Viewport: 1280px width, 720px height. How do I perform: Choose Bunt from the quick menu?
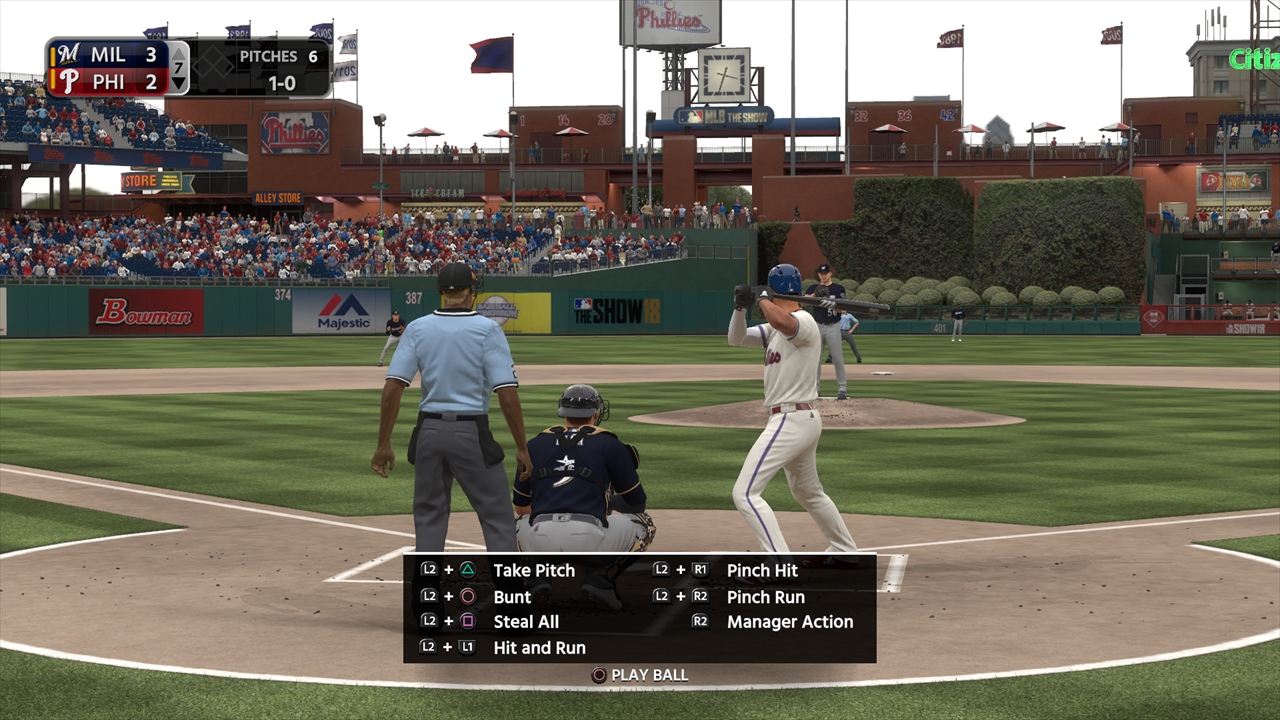click(x=512, y=596)
